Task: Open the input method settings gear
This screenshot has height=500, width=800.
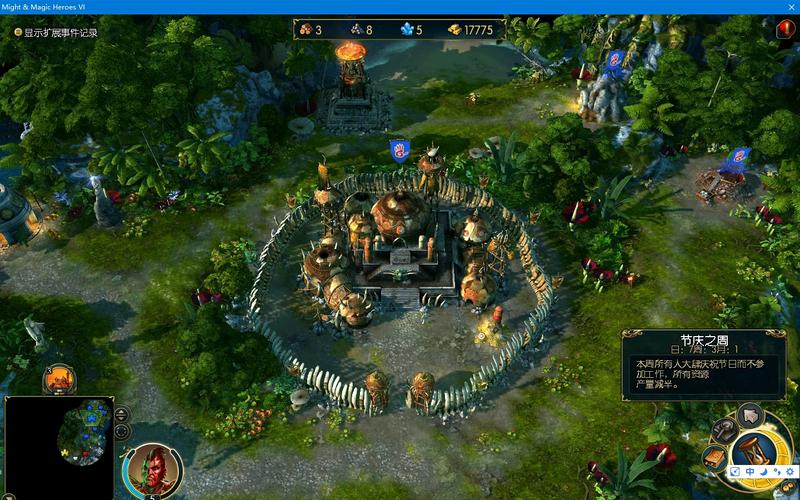Action: (x=788, y=472)
